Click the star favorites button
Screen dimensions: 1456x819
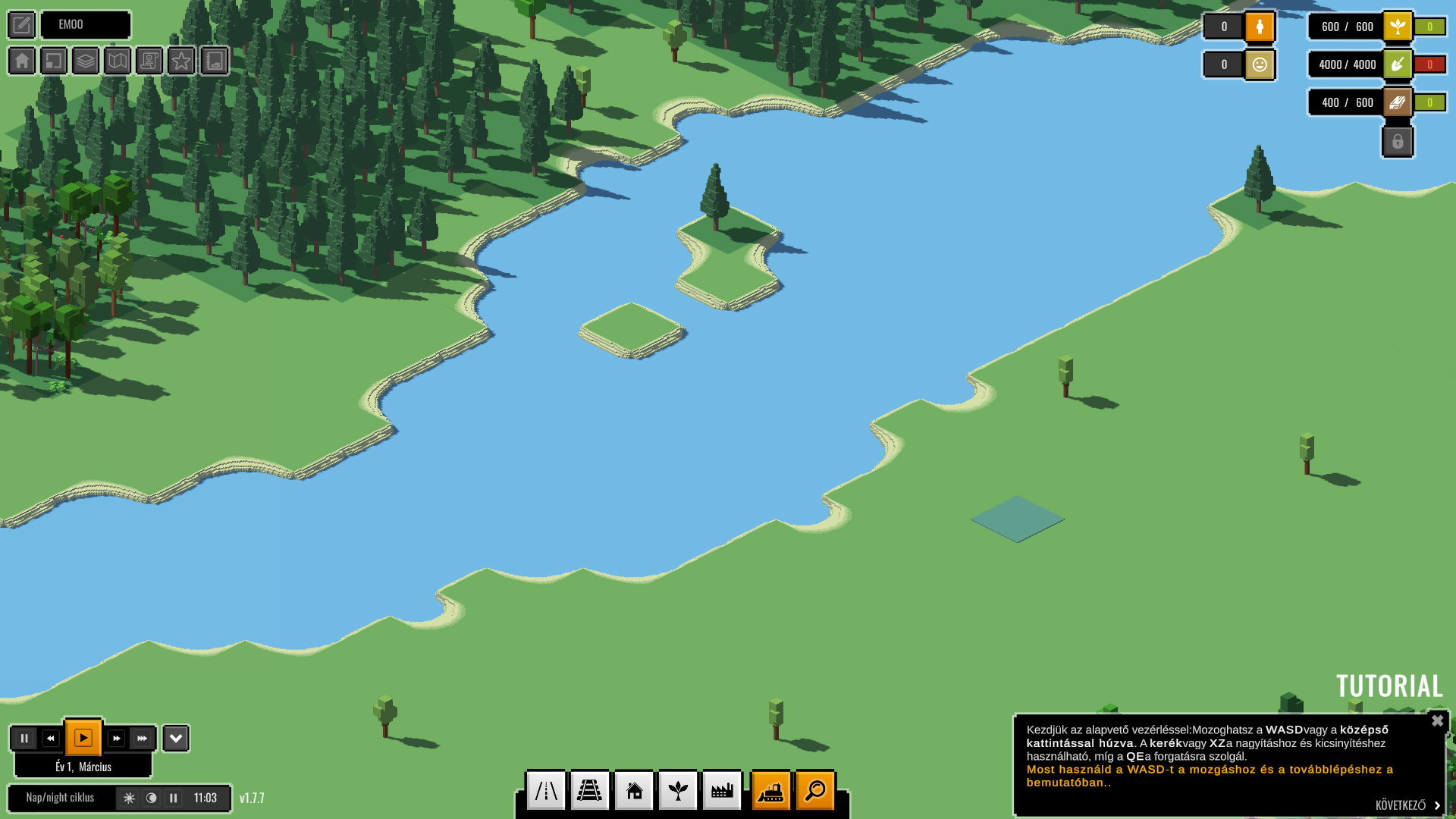click(x=181, y=61)
